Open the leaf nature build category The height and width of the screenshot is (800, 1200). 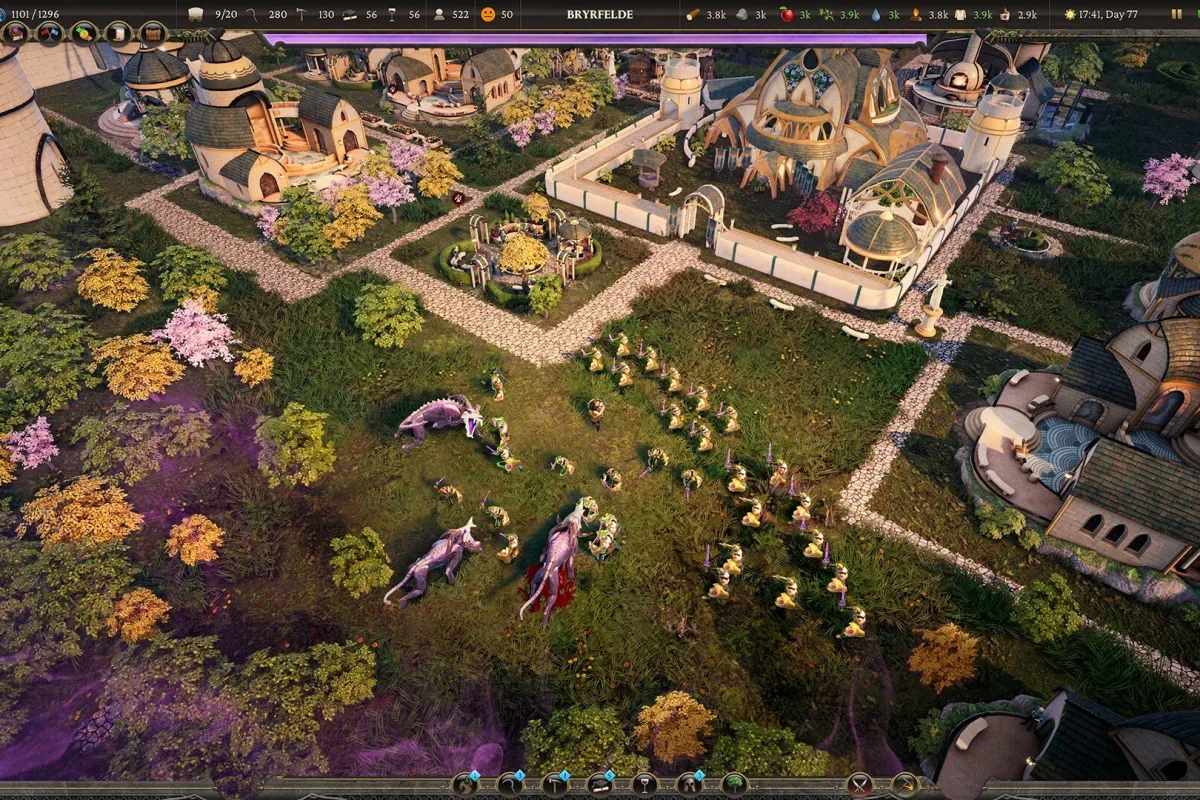point(465,784)
